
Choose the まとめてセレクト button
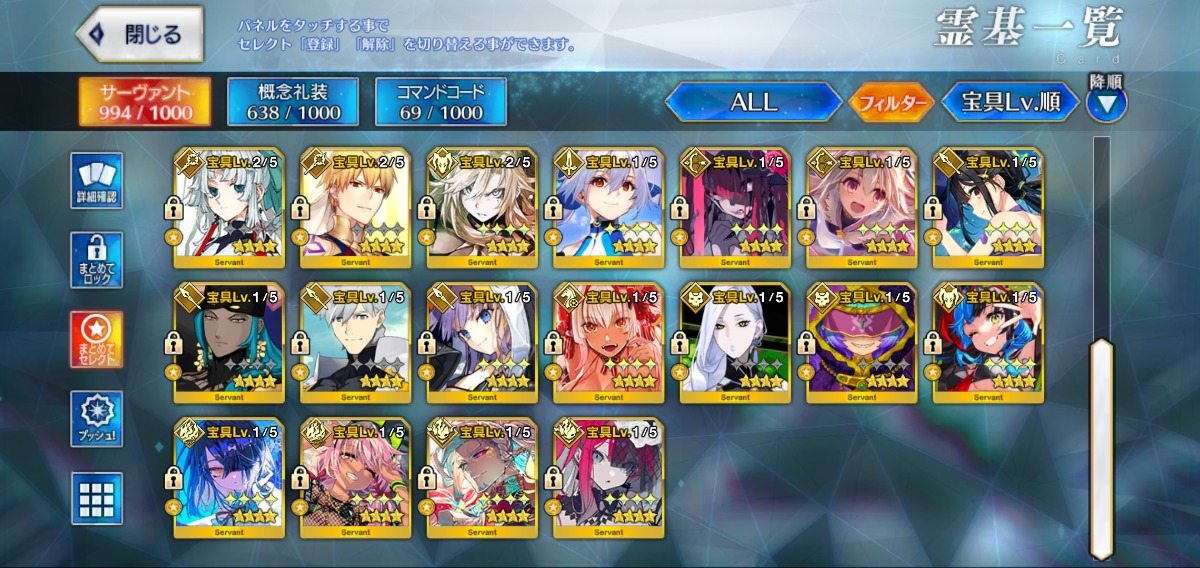click(97, 340)
